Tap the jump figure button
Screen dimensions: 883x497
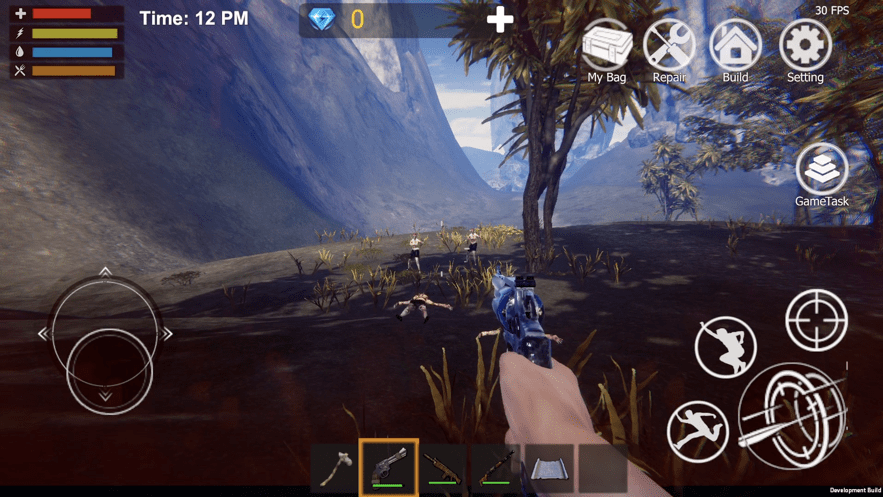point(725,346)
